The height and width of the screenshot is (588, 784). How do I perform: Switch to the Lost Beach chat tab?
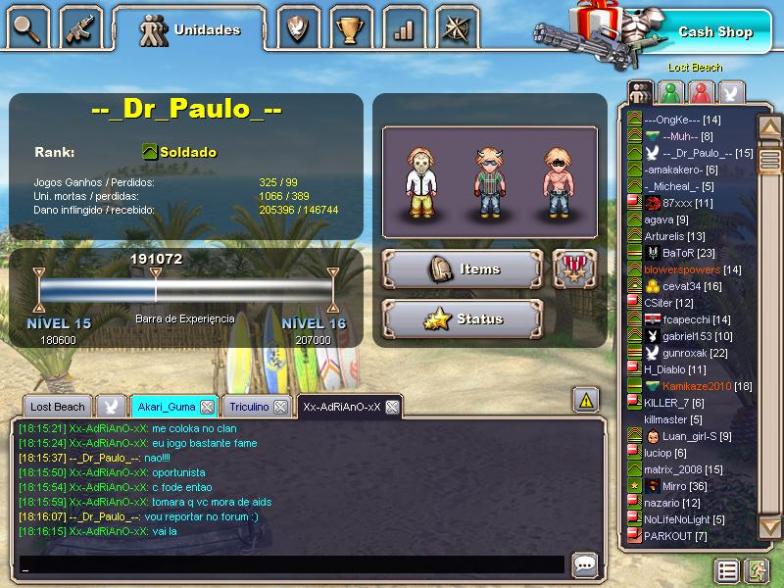[x=57, y=407]
